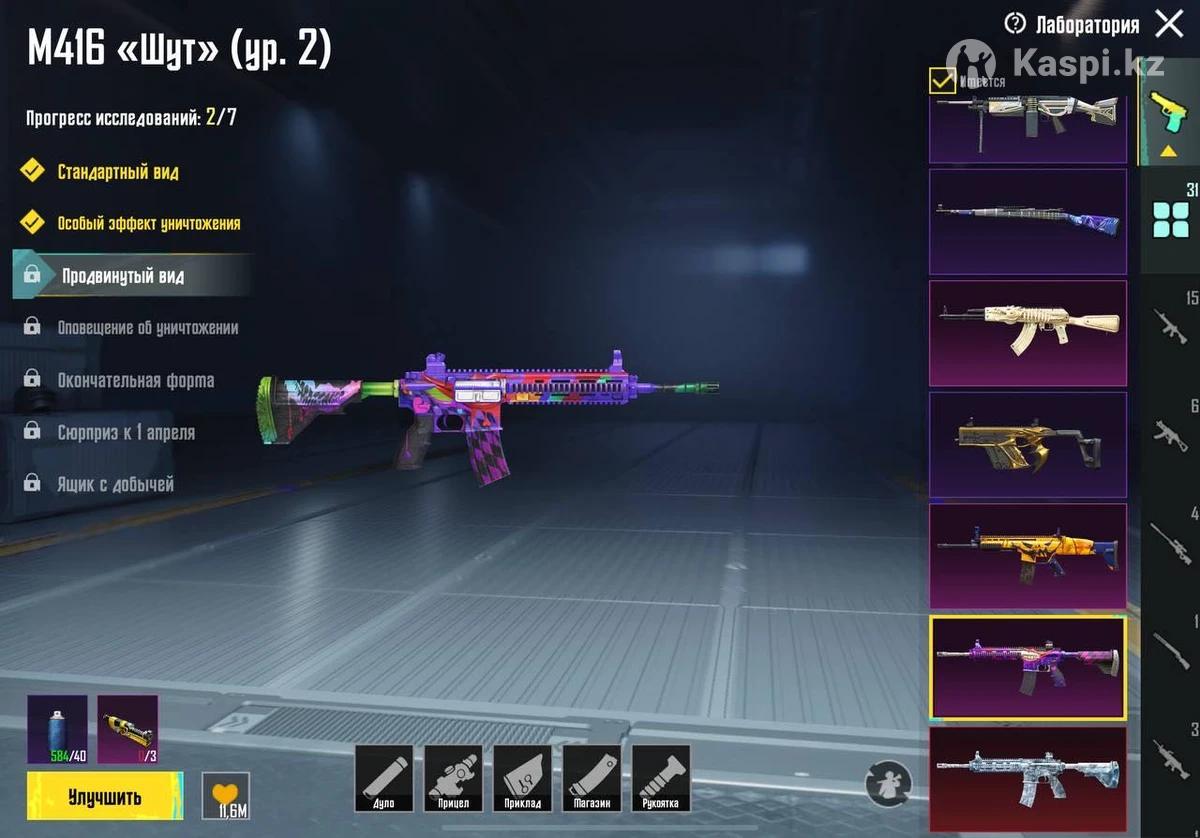Click the yellow Улучшить upgrade button
1200x838 pixels.
(x=104, y=797)
